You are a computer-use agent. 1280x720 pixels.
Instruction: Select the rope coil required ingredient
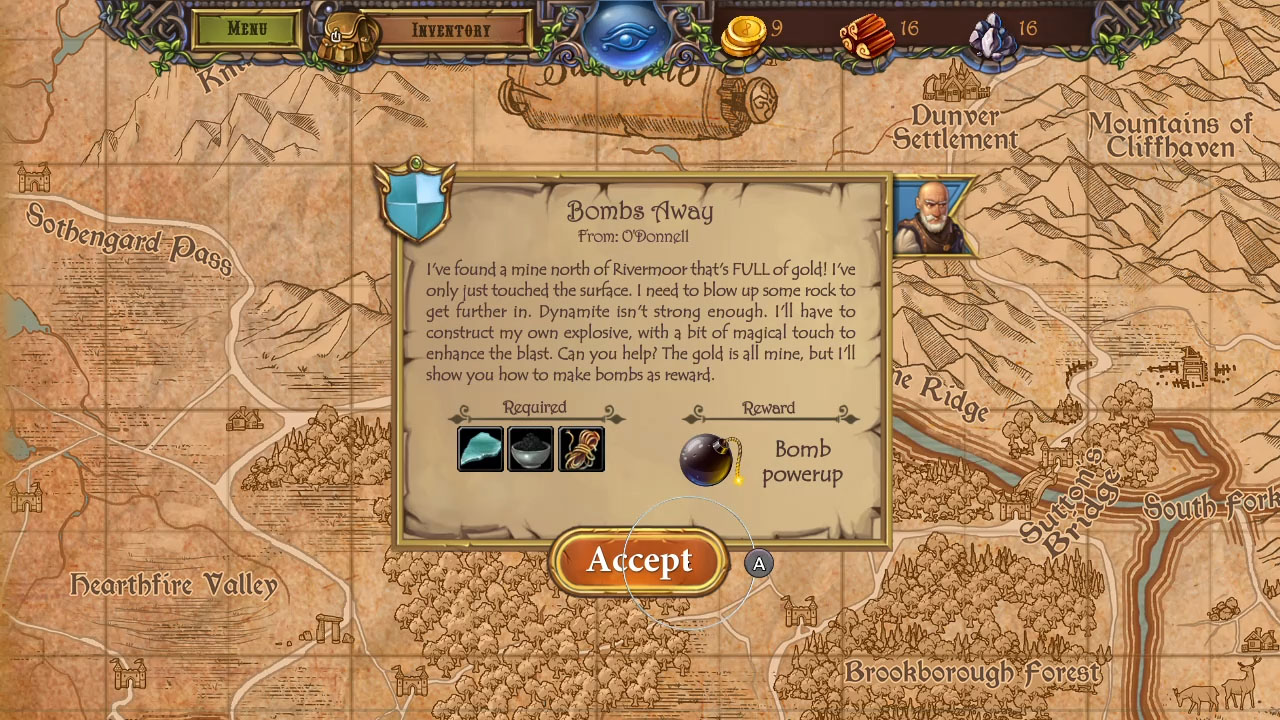point(580,449)
